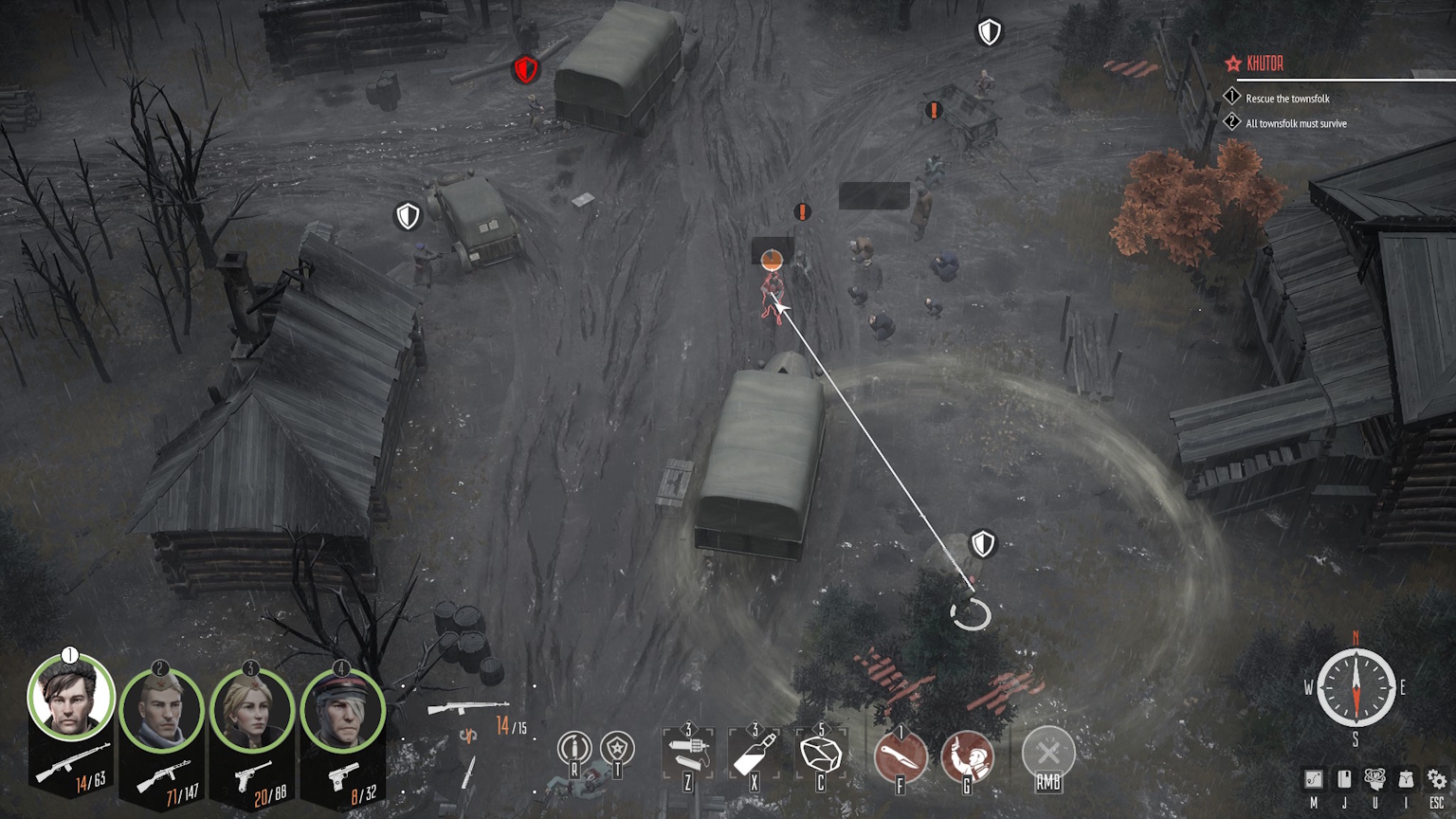This screenshot has width=1456, height=819.
Task: Select the Molotov bottle item slot
Action: [x=755, y=755]
